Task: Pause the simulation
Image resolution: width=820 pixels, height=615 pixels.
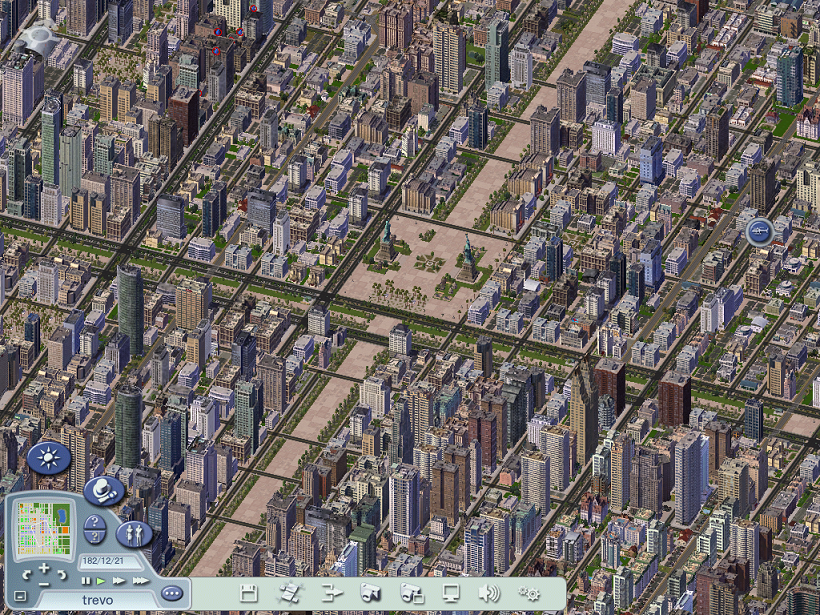Action: pyautogui.click(x=86, y=581)
